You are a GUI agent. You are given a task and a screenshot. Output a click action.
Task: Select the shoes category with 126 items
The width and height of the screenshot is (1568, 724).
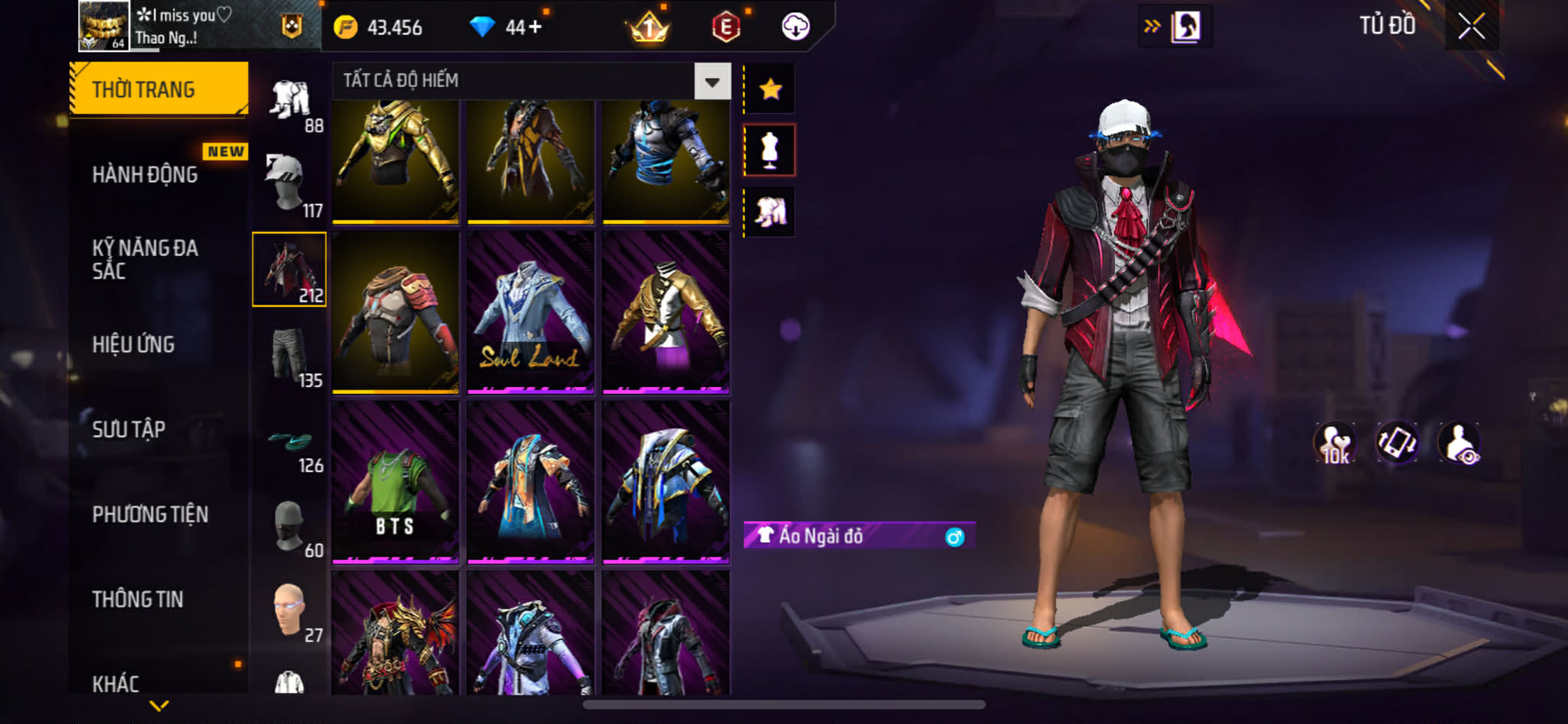tap(290, 448)
